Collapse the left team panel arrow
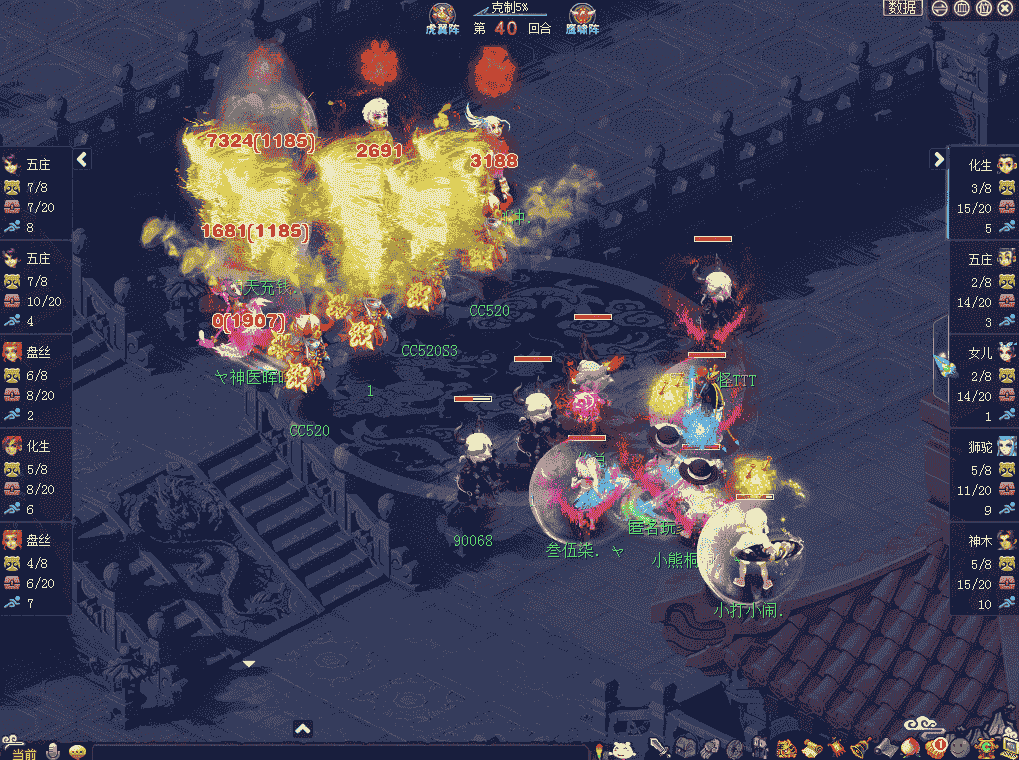Image resolution: width=1019 pixels, height=760 pixels. [x=83, y=159]
